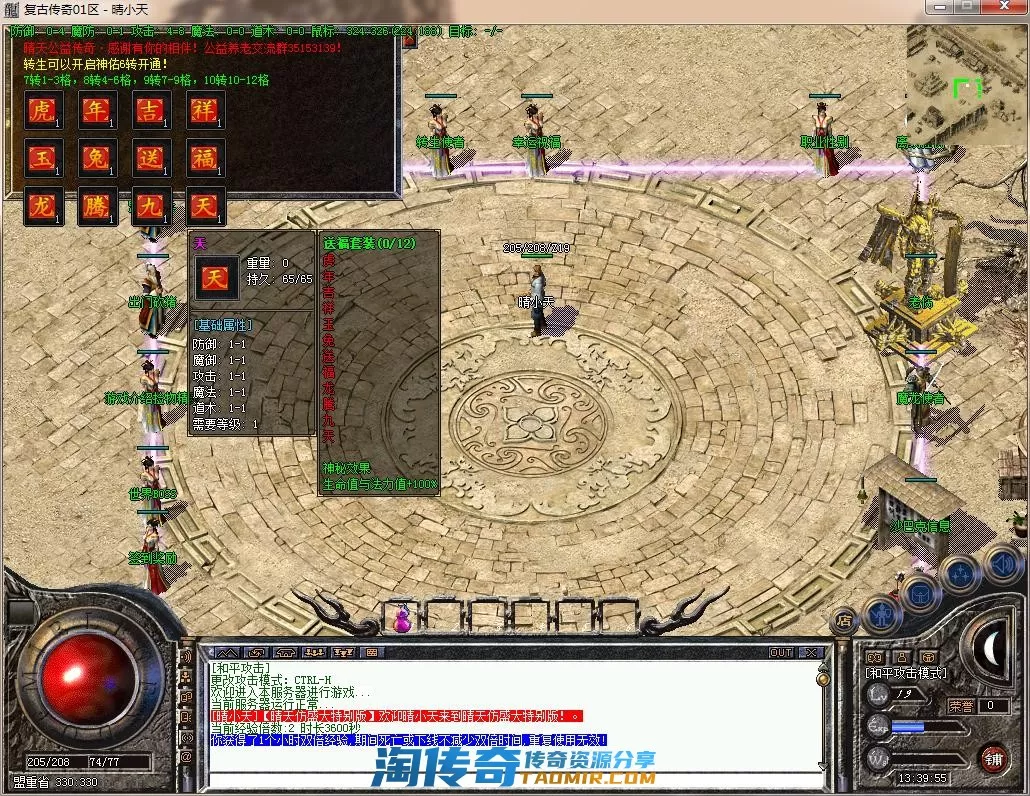Select the 祥 item tile
1030x796 pixels.
pyautogui.click(x=205, y=110)
